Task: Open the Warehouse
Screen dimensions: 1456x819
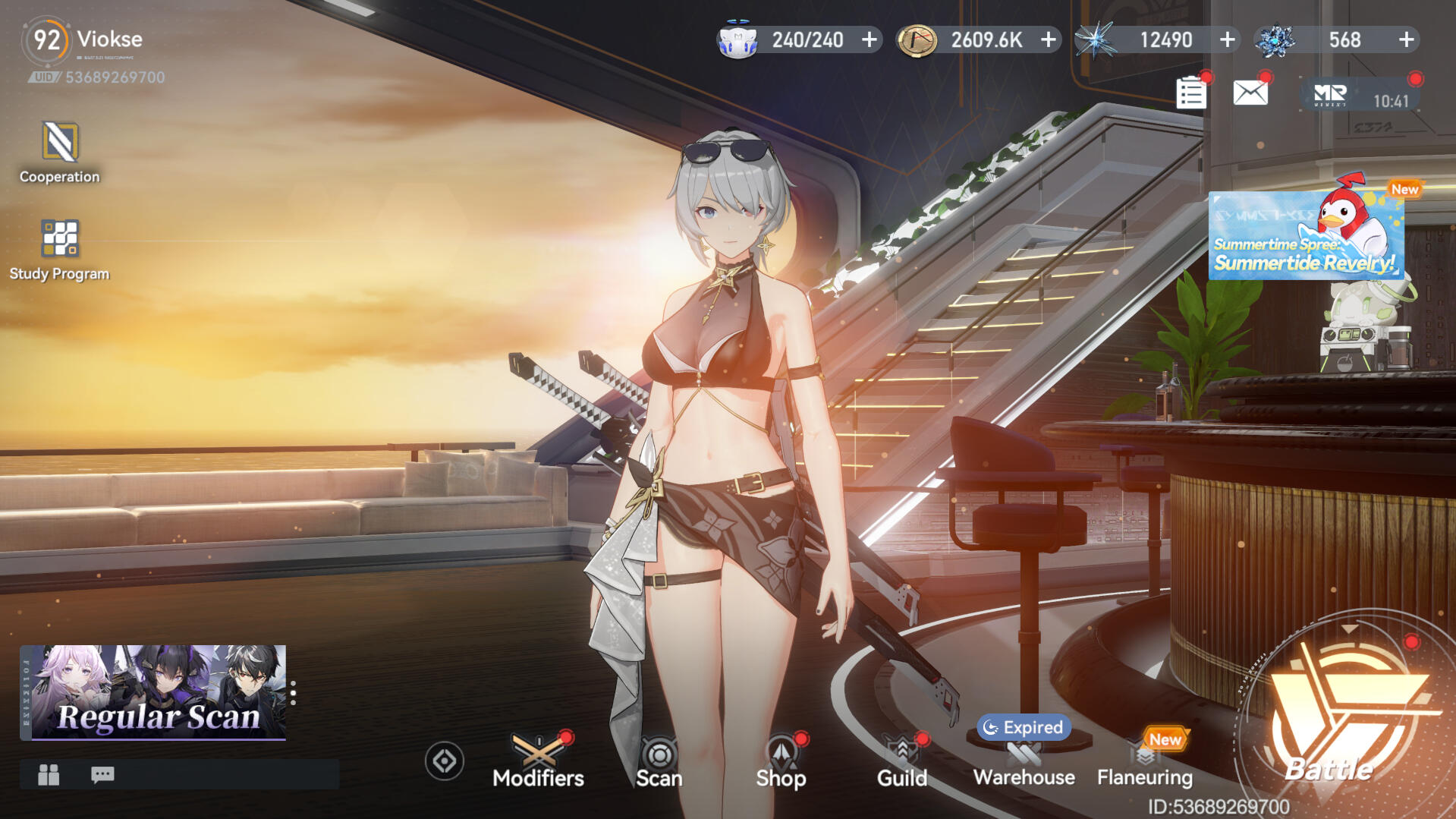Action: (x=1024, y=761)
